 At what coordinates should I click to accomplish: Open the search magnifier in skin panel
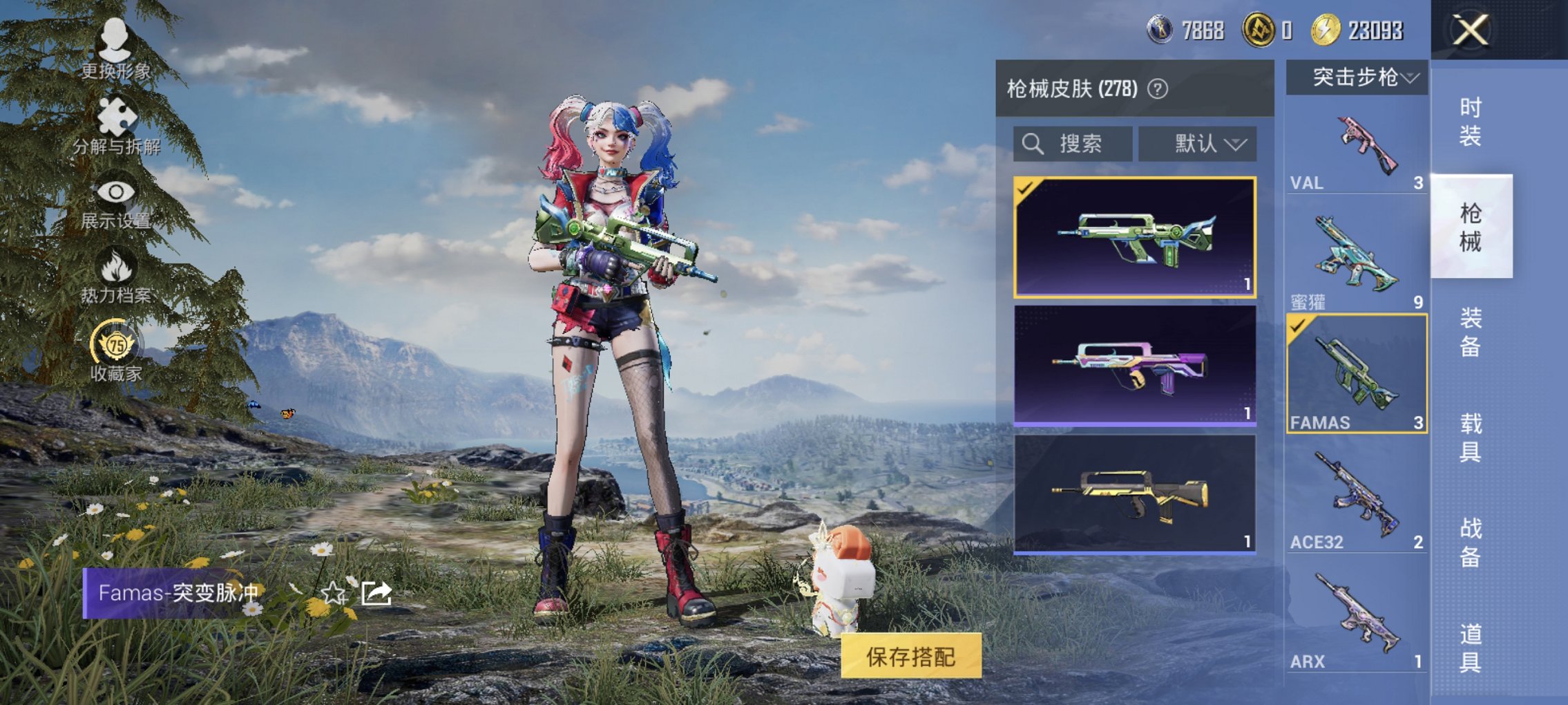coord(1032,144)
